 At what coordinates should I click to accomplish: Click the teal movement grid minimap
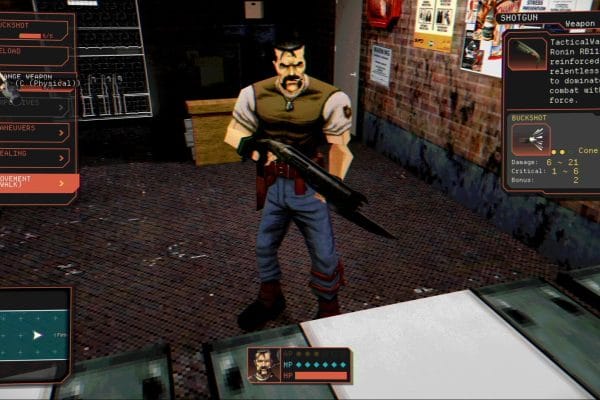35,335
